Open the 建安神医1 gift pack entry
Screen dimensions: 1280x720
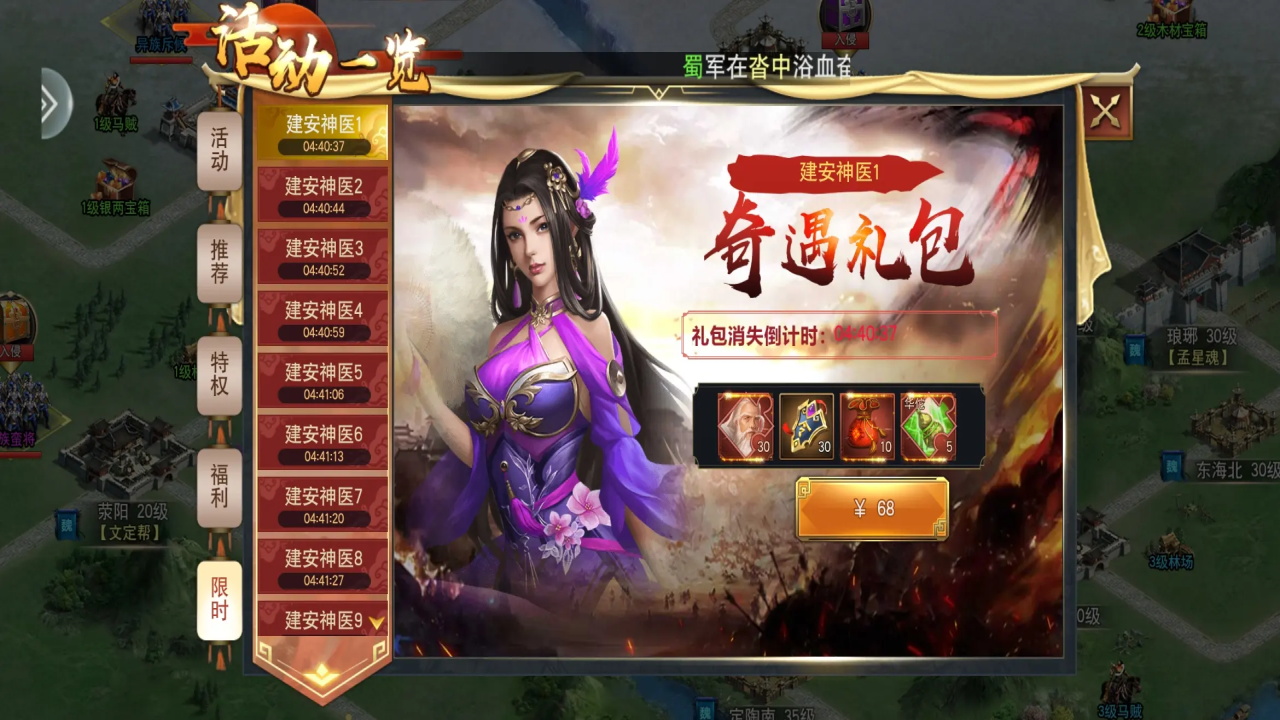[x=322, y=130]
